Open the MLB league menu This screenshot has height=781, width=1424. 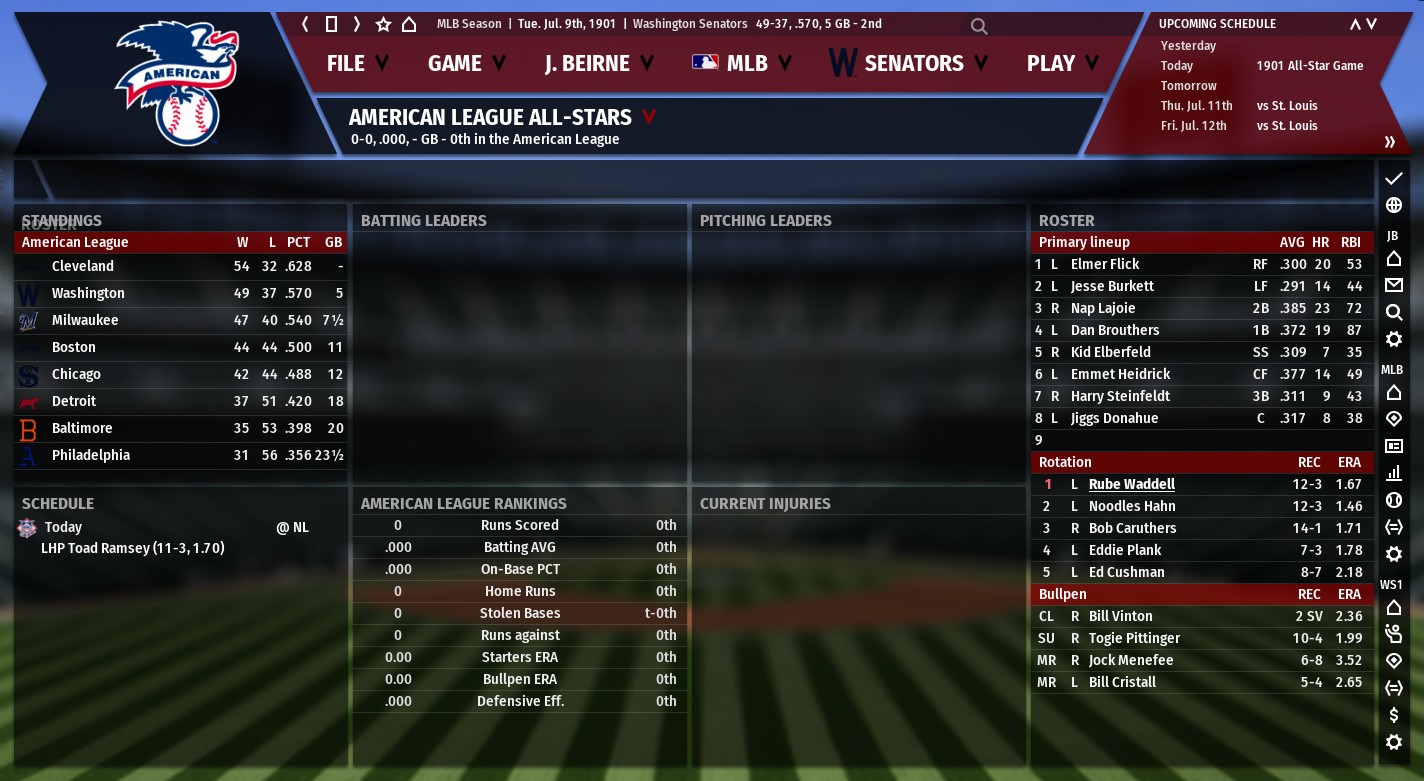pyautogui.click(x=742, y=63)
